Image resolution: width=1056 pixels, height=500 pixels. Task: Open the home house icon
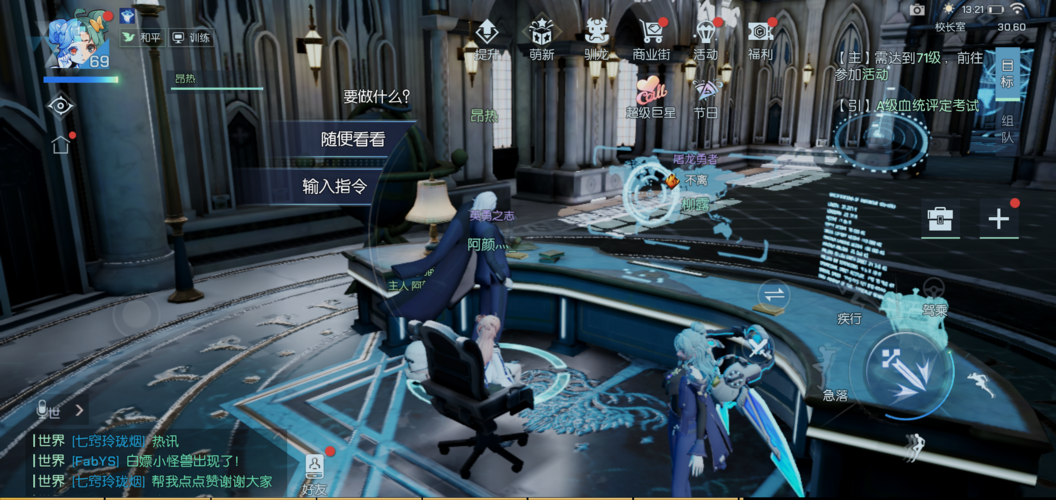tap(61, 145)
